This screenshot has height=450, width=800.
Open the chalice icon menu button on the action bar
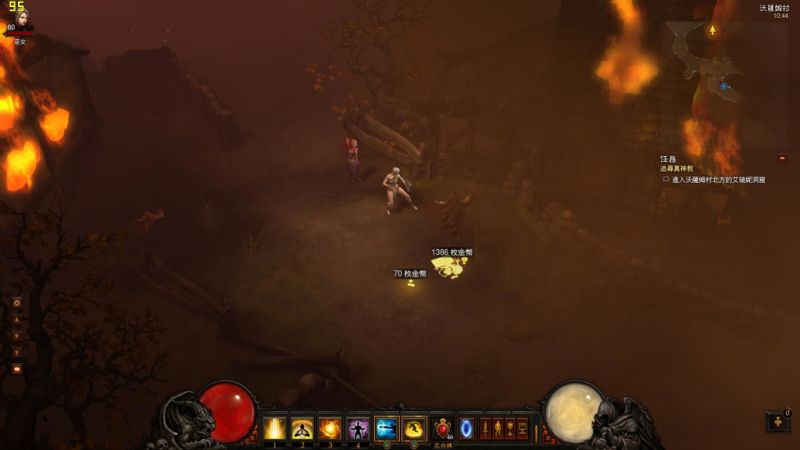(x=510, y=428)
